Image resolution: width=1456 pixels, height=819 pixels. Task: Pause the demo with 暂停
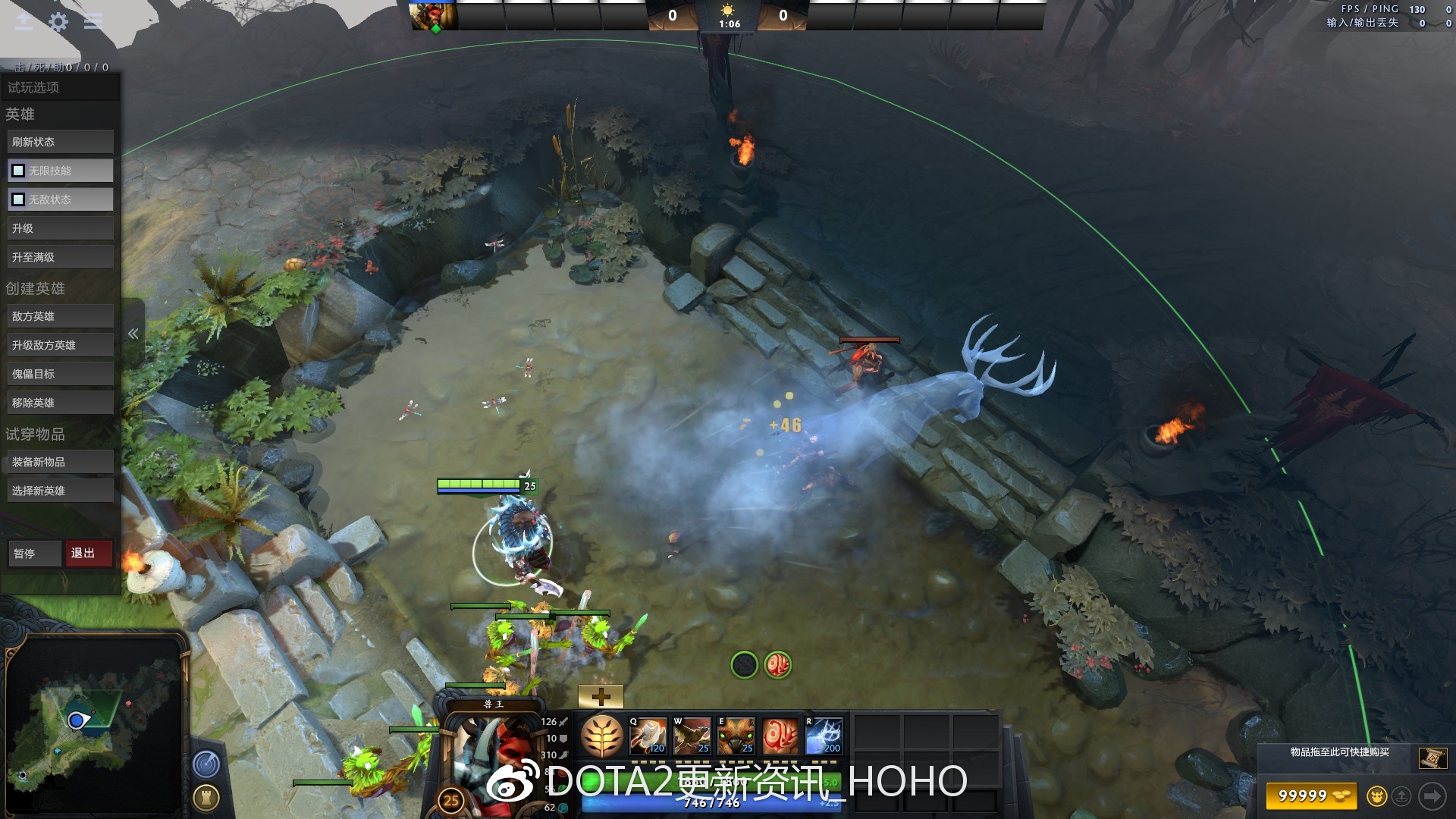pyautogui.click(x=35, y=554)
